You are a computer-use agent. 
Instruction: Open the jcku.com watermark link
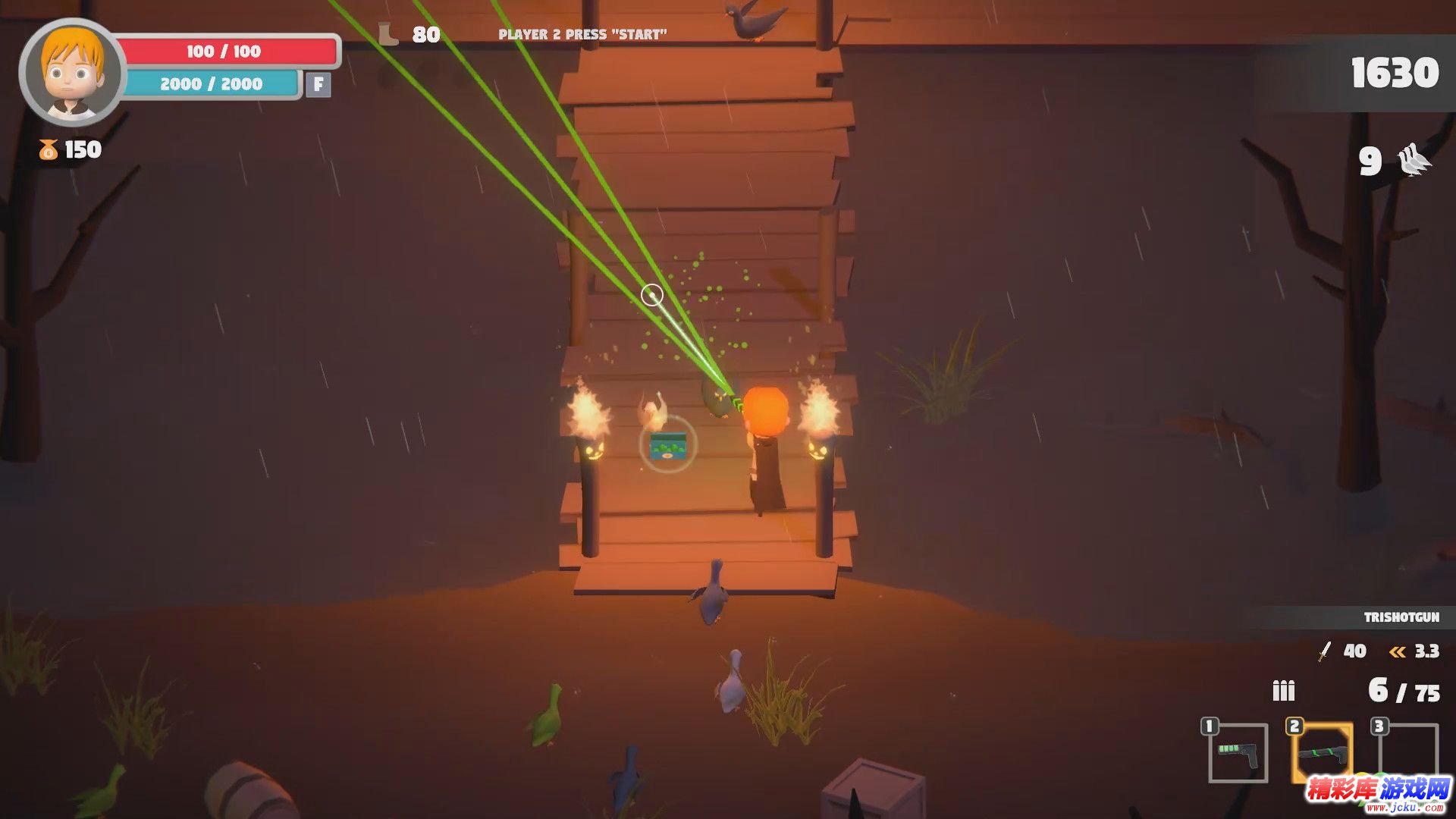click(1378, 793)
